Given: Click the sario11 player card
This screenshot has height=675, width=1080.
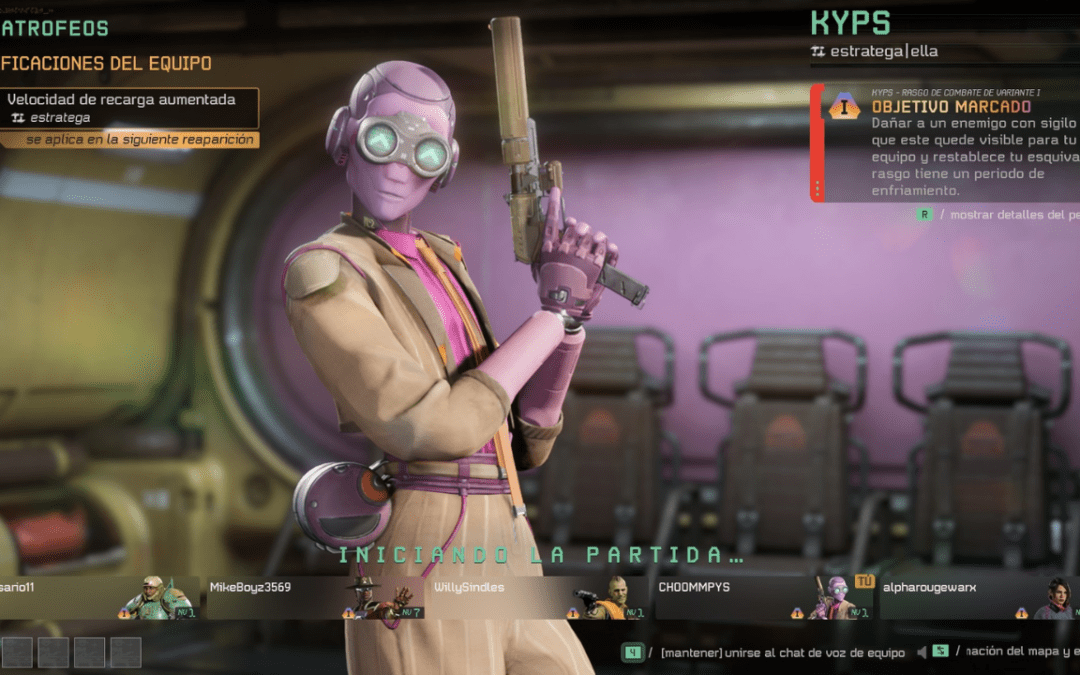Looking at the screenshot, I should pos(97,597).
